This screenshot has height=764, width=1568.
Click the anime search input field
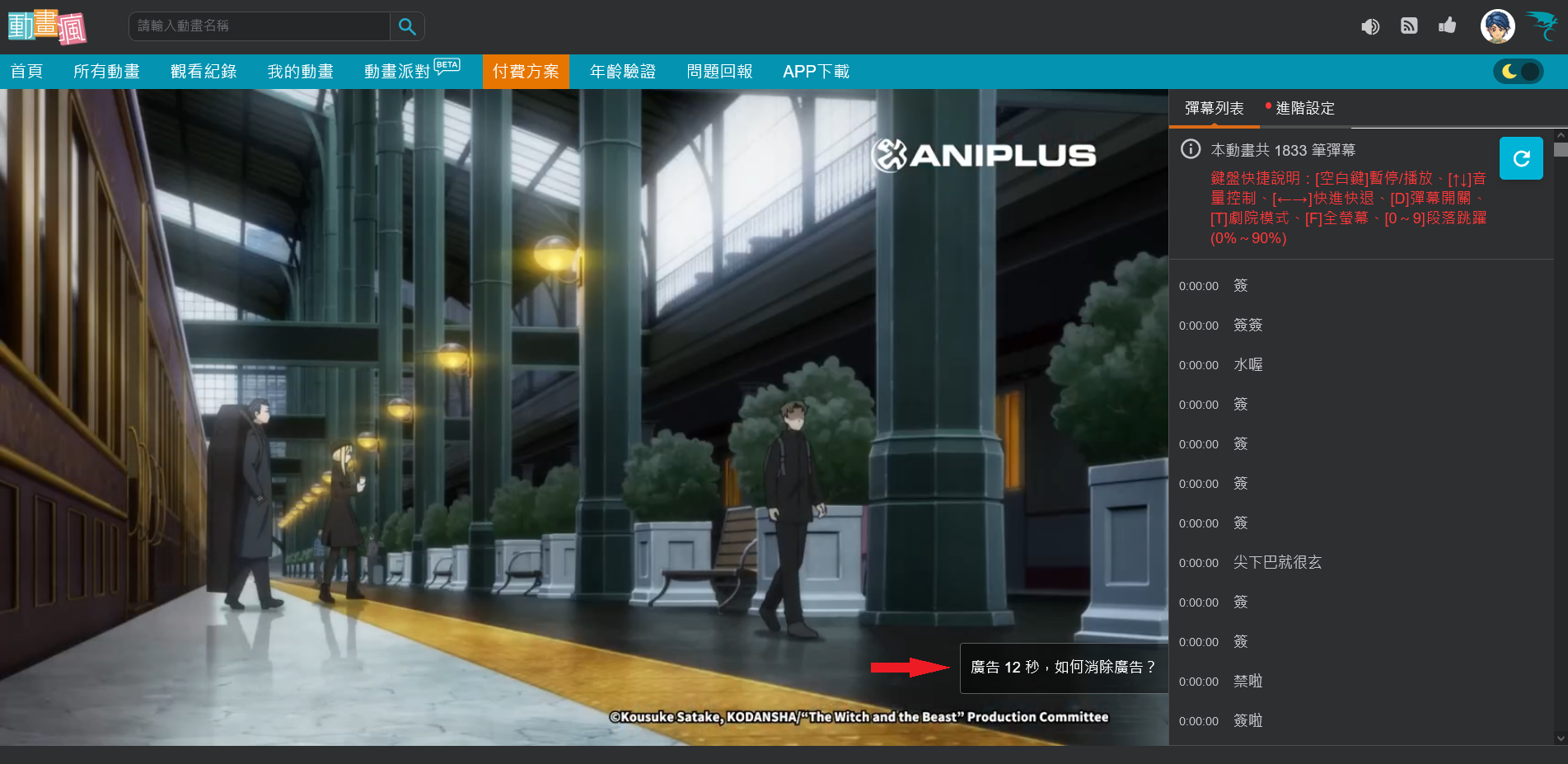coord(255,26)
